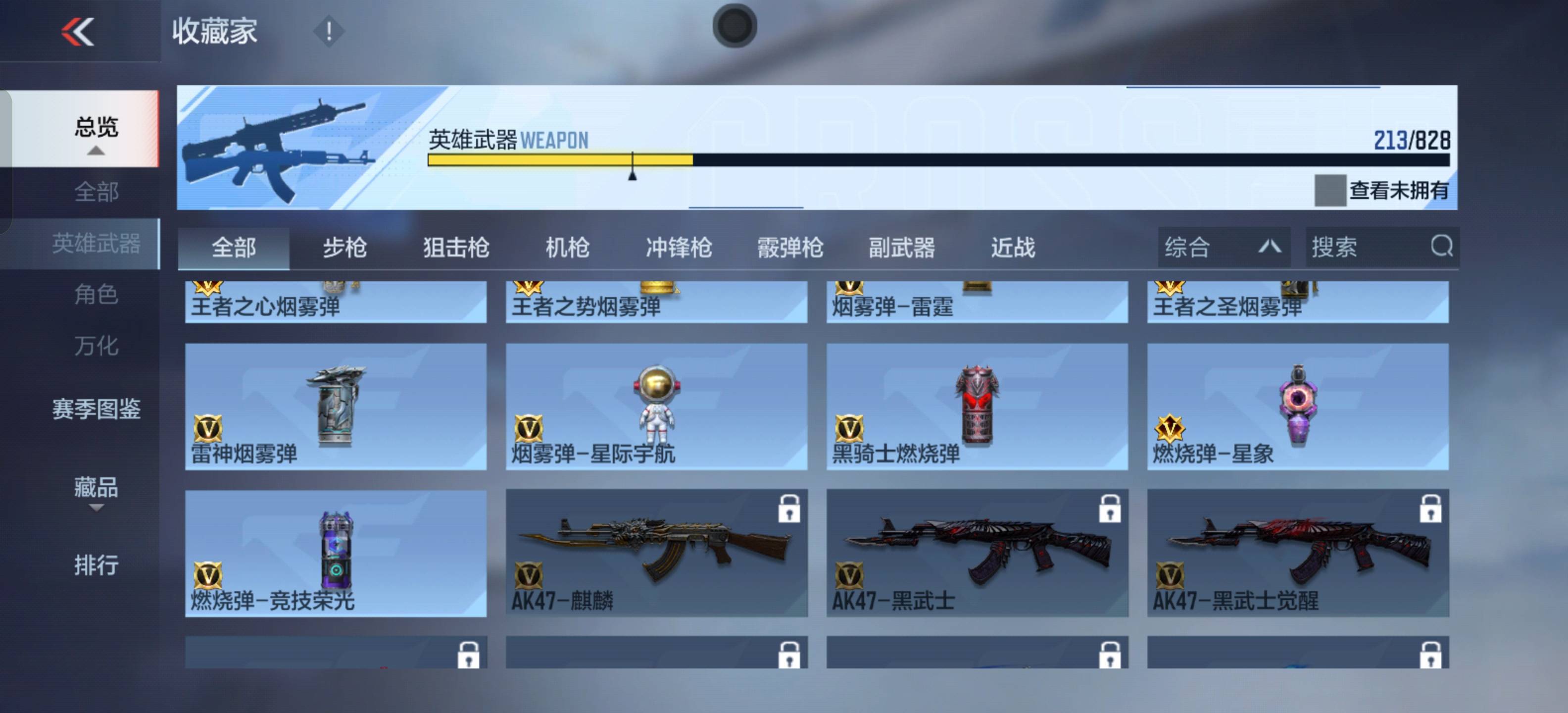The image size is (1568, 713).
Task: Open the locked AK47-麒麟 weapon entry
Action: [656, 557]
